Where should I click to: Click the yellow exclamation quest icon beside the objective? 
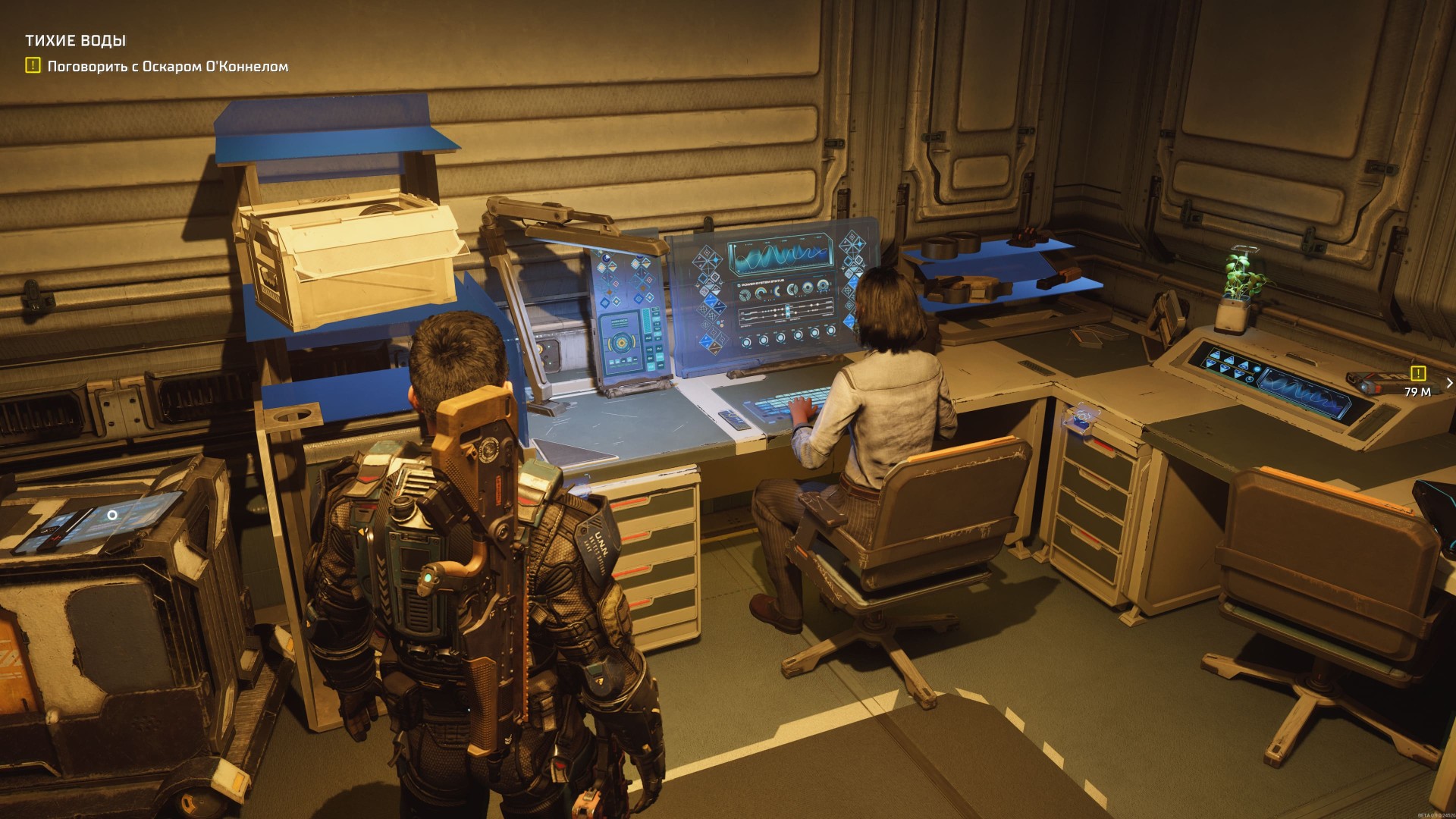pos(33,66)
